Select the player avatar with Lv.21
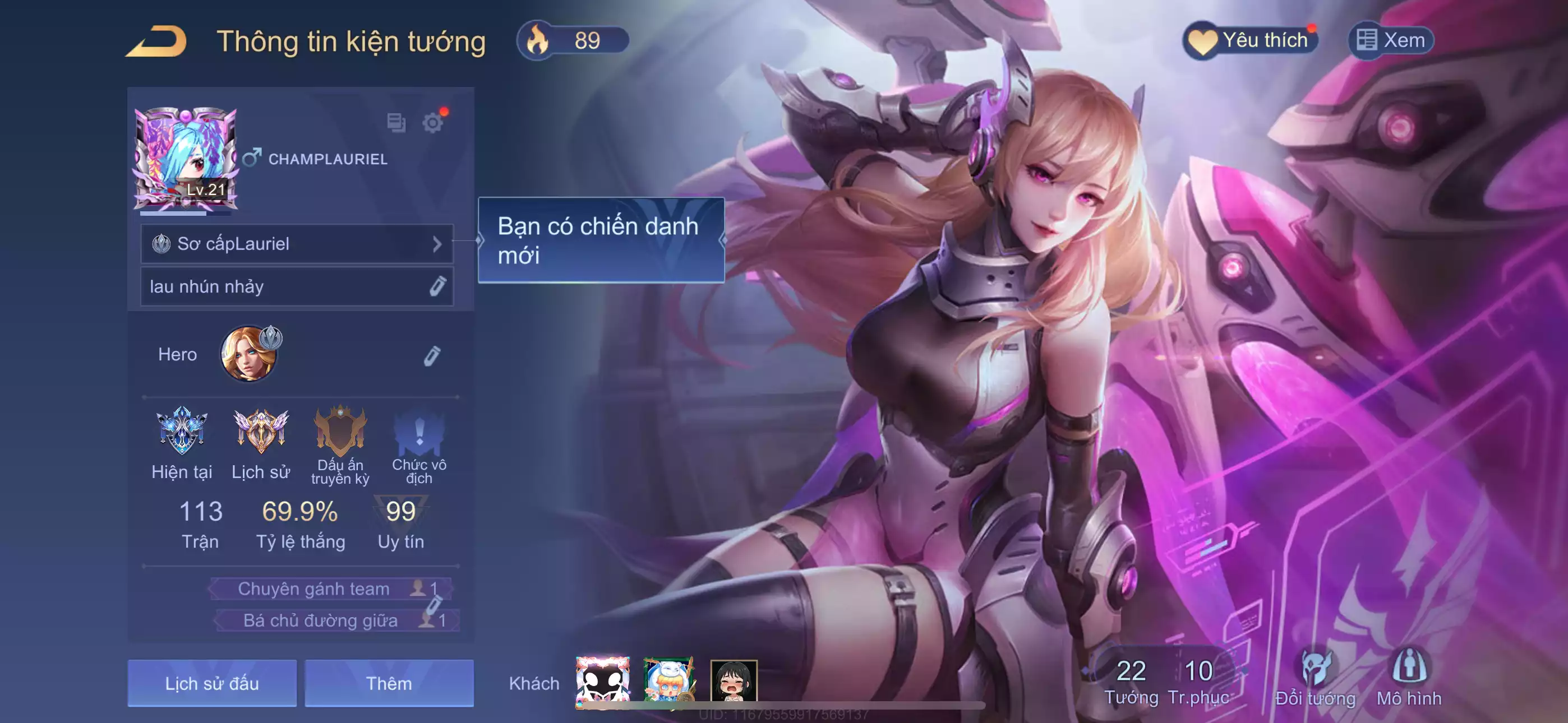 186,158
